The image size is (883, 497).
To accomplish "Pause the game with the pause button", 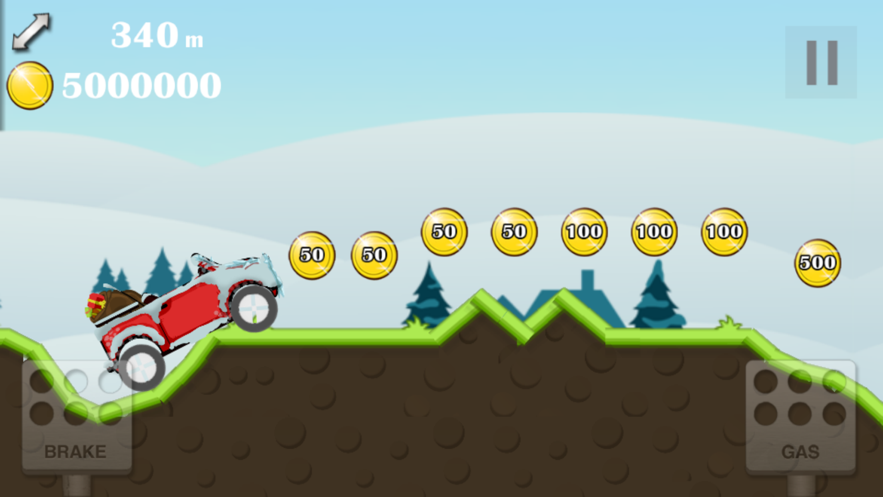I will pyautogui.click(x=821, y=62).
